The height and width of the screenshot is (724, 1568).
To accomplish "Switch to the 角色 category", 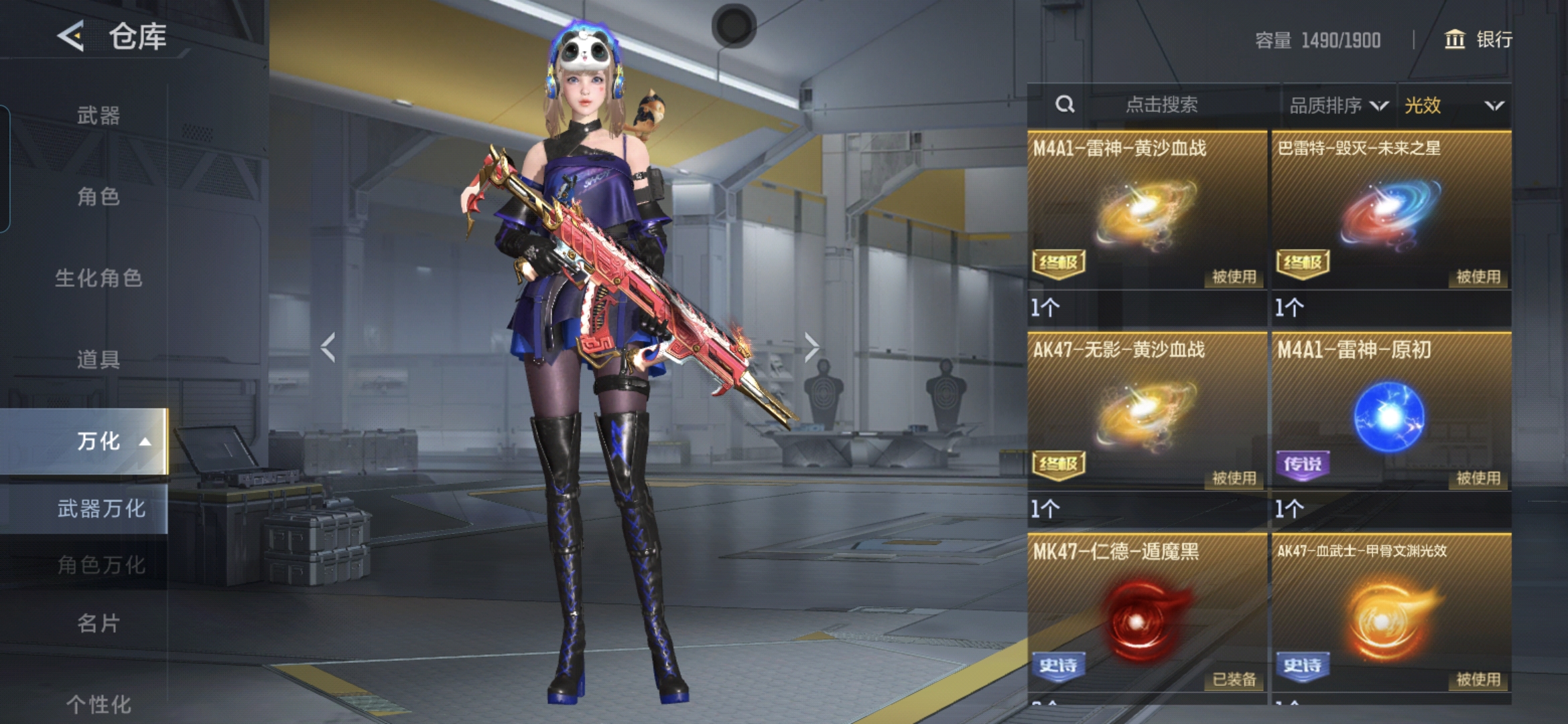I will pyautogui.click(x=99, y=196).
